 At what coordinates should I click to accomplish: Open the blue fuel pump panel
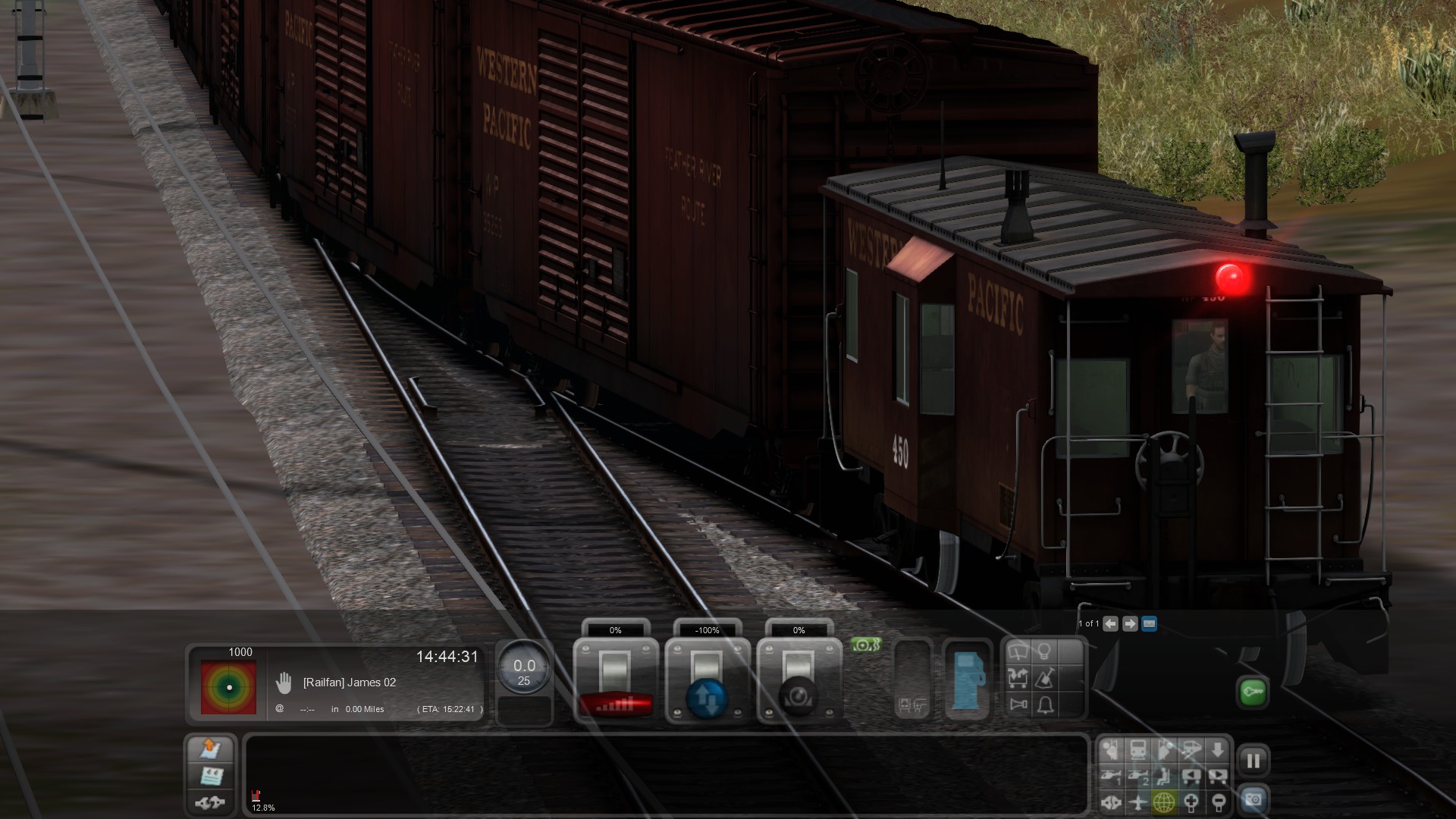pos(967,680)
